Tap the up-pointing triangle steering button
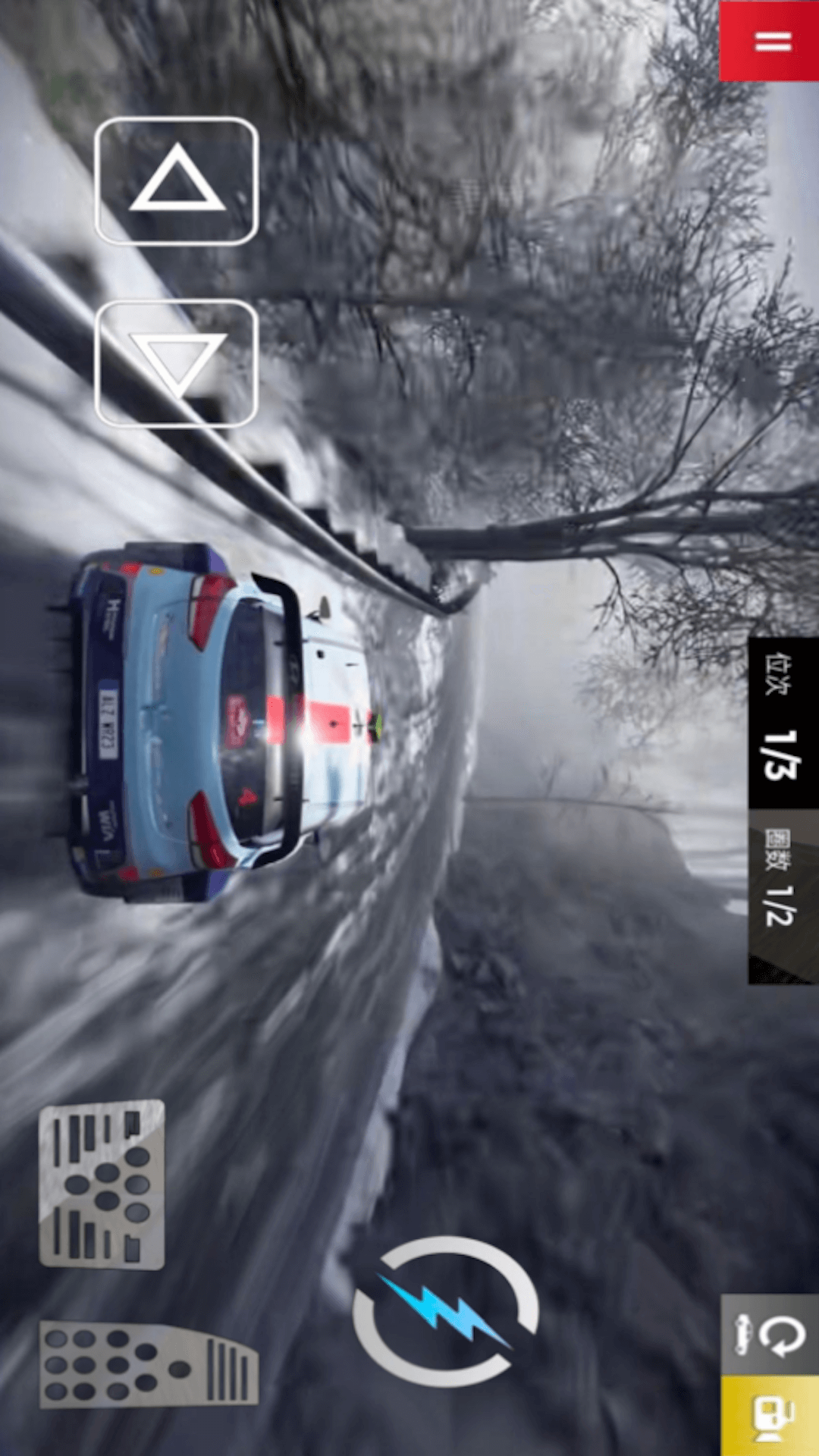This screenshot has height=1456, width=819. click(x=177, y=180)
